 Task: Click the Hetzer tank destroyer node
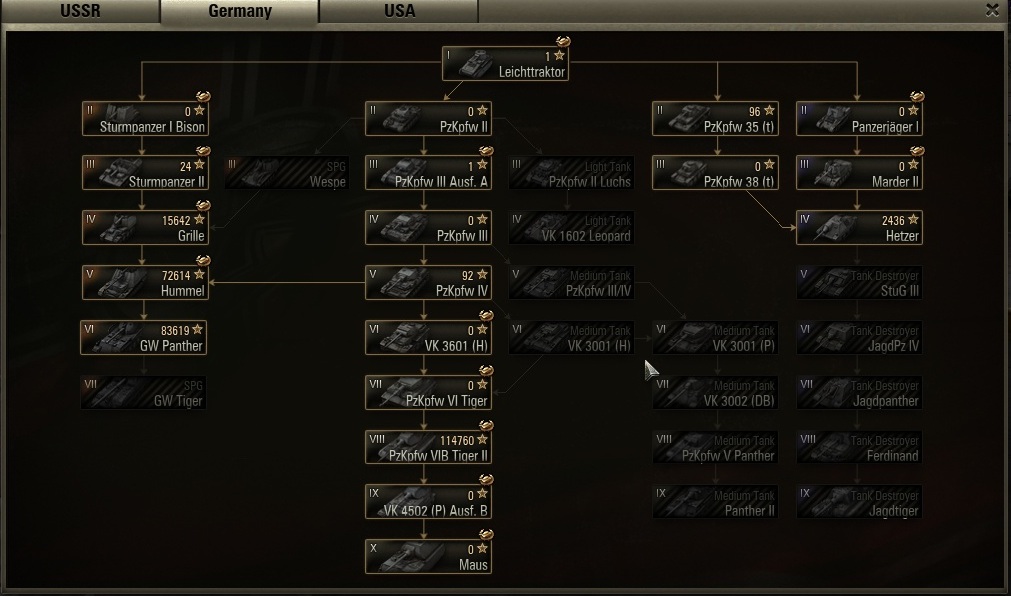pos(859,228)
